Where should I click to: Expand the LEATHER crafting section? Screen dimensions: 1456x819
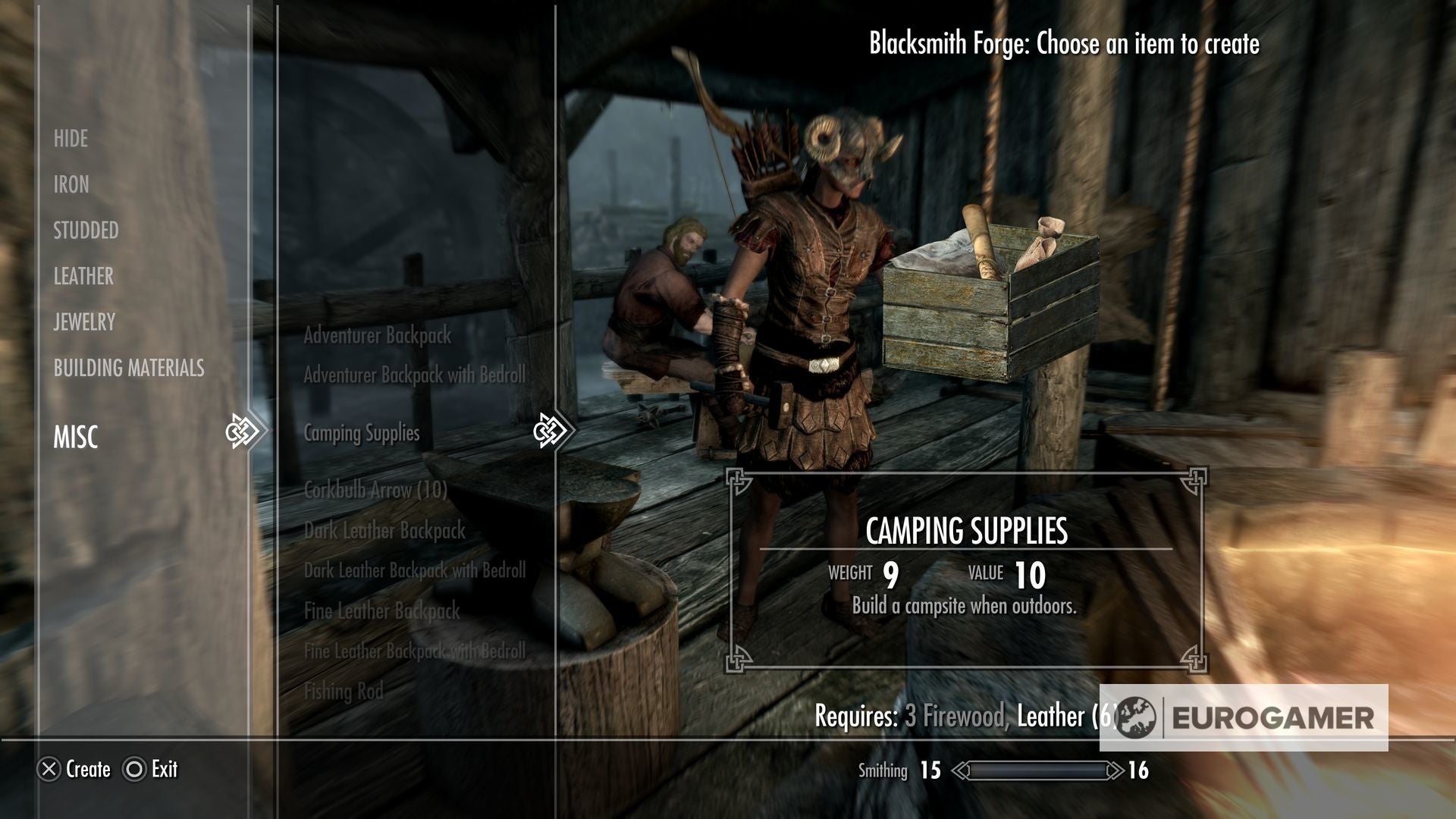(83, 277)
